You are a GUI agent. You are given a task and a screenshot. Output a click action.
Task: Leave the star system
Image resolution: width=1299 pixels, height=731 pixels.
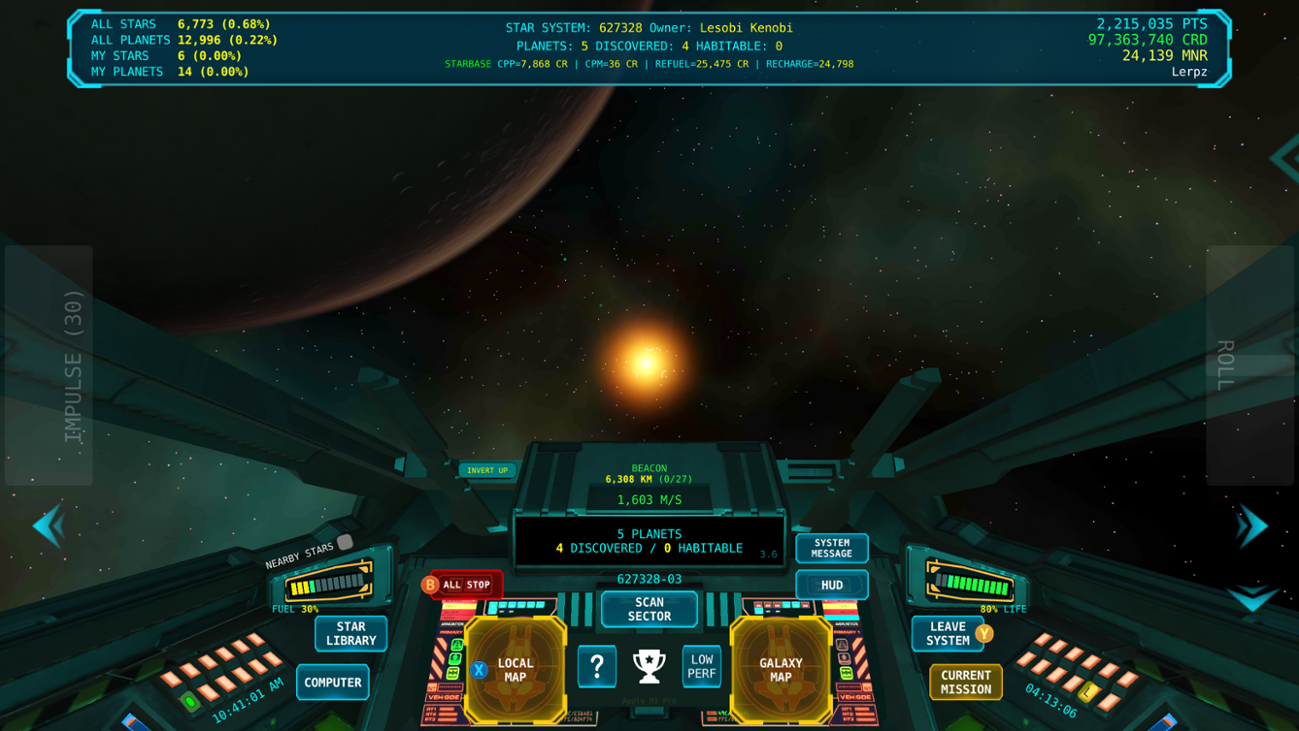coord(947,634)
